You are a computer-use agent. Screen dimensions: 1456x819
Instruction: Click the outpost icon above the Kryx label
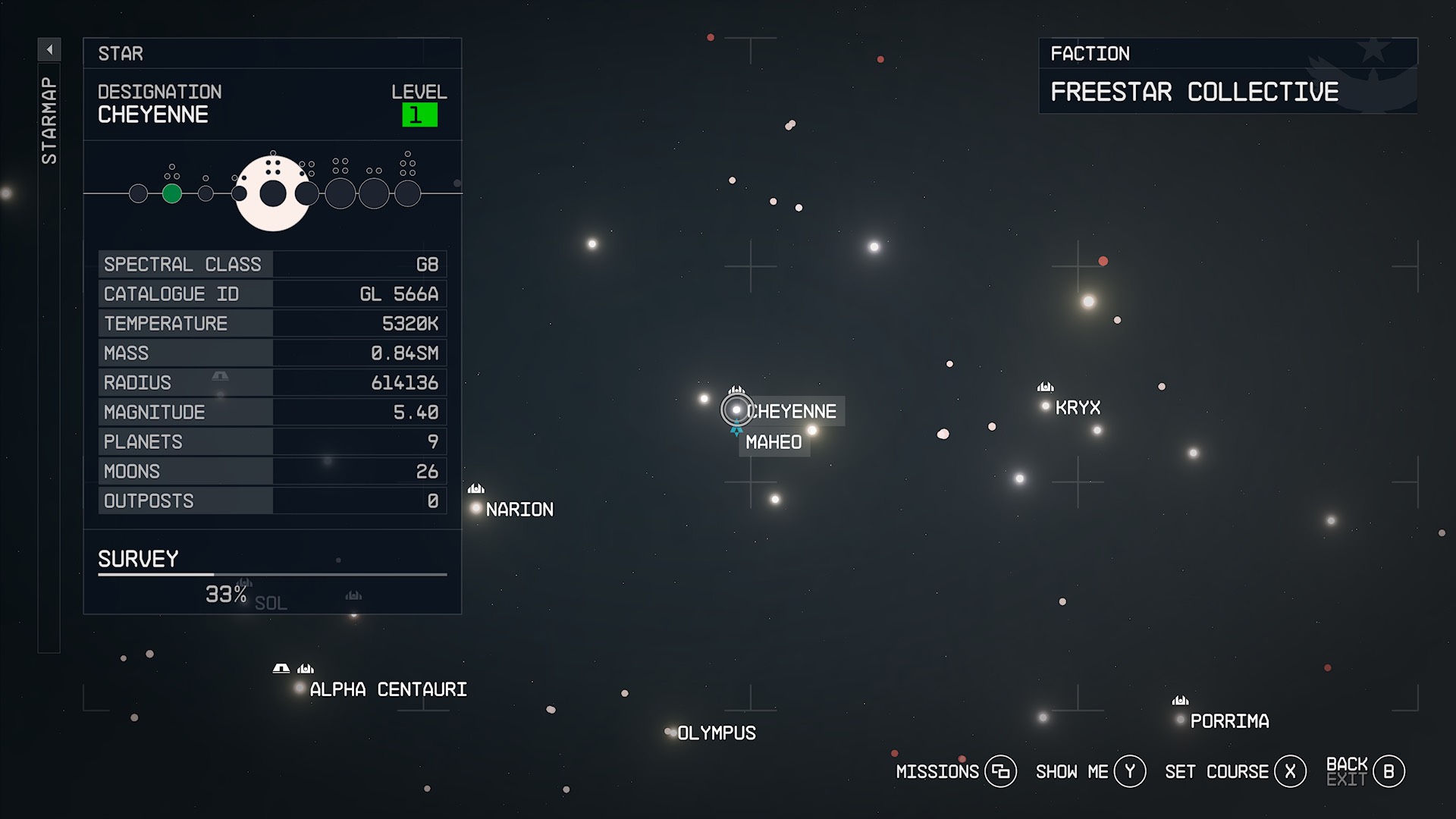click(x=1046, y=388)
